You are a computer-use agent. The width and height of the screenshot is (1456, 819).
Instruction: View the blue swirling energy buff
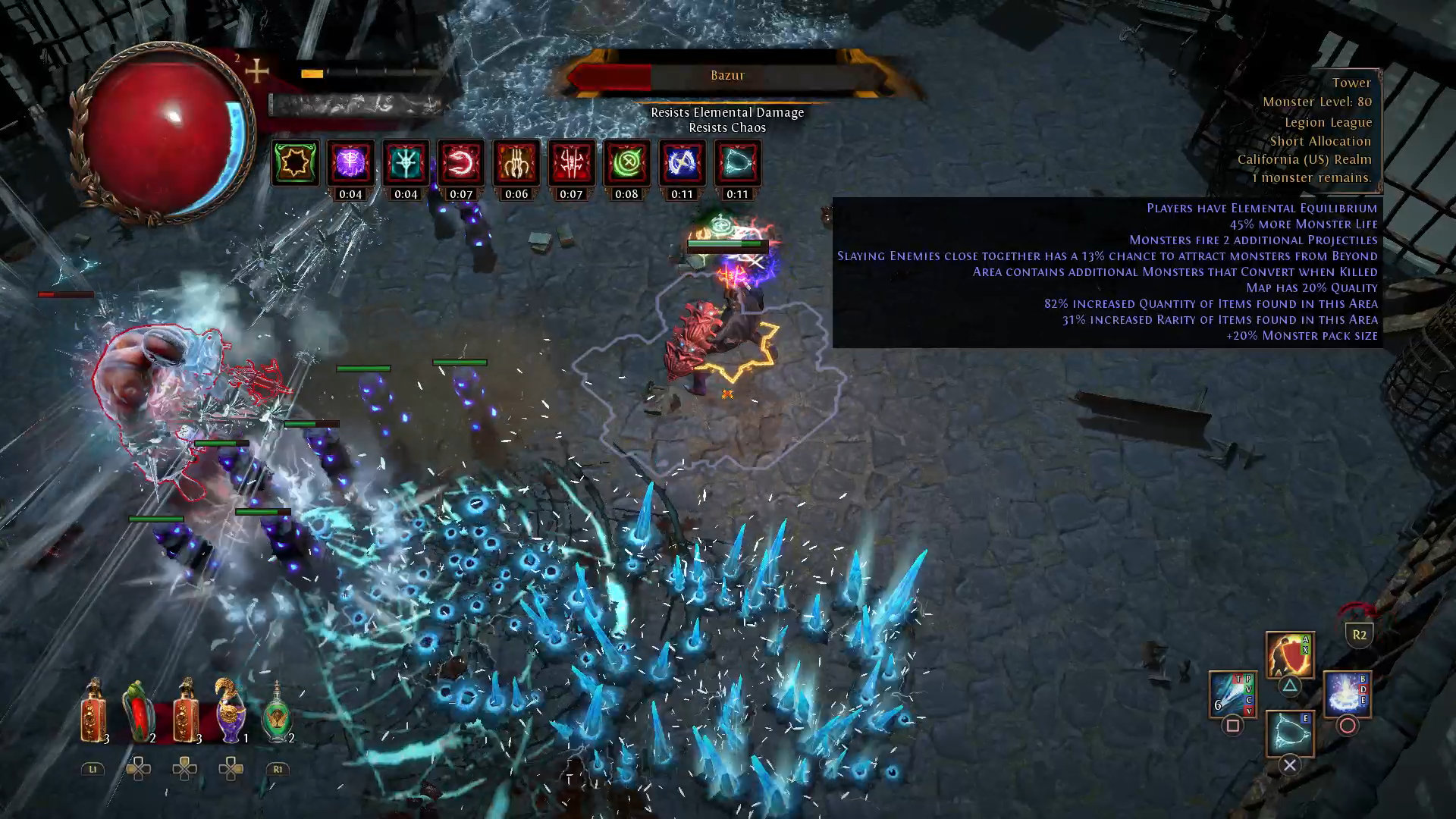pos(682,162)
